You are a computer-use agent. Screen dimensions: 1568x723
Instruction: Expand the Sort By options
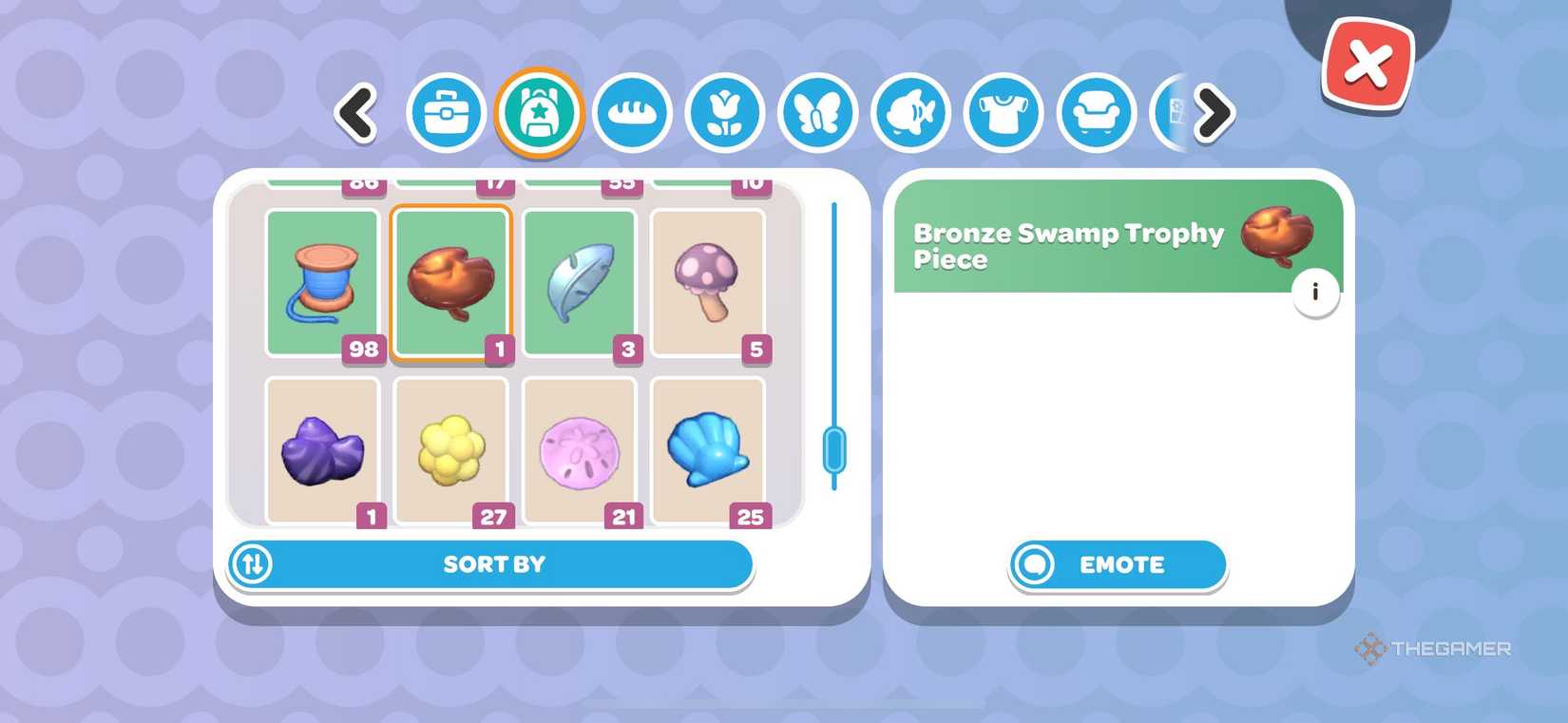493,563
